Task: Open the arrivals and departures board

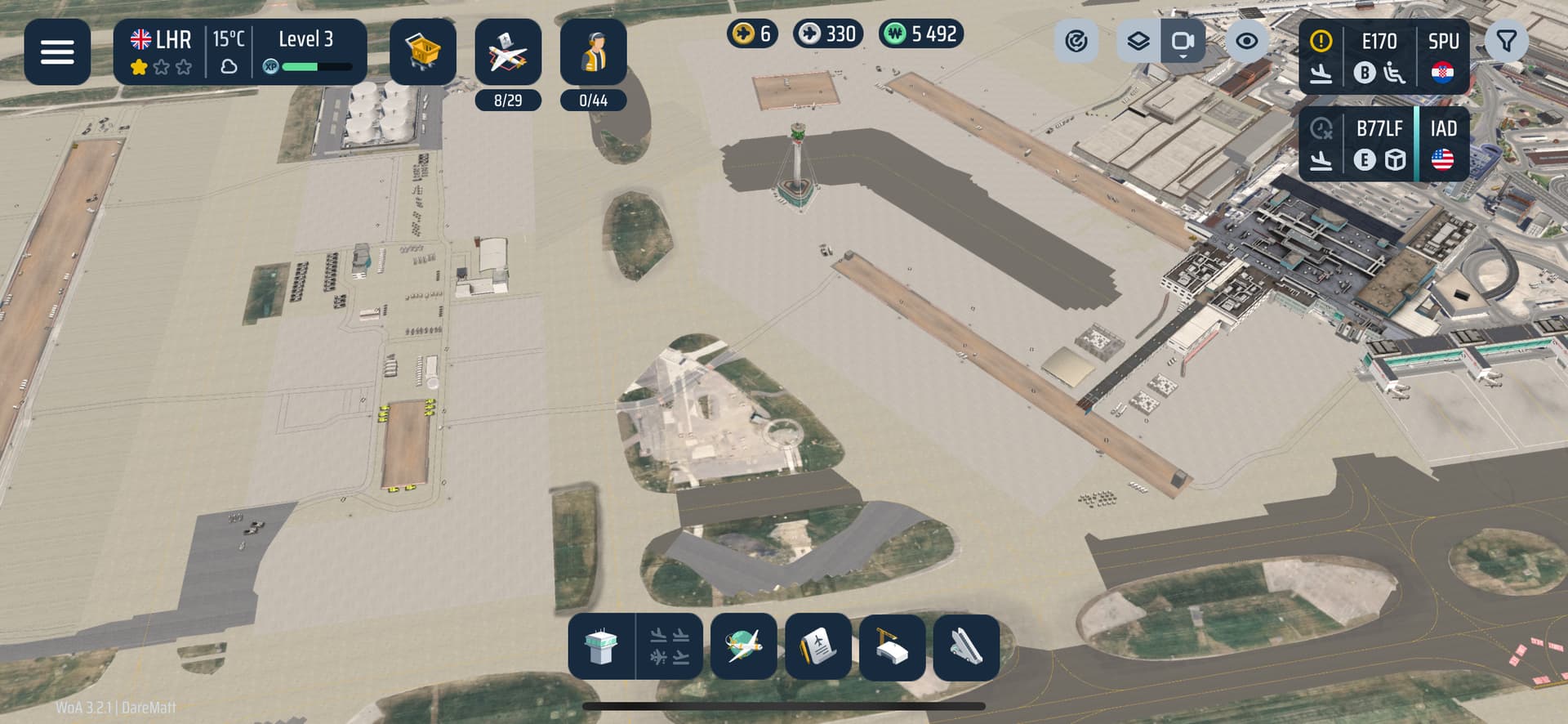Action: (x=670, y=647)
